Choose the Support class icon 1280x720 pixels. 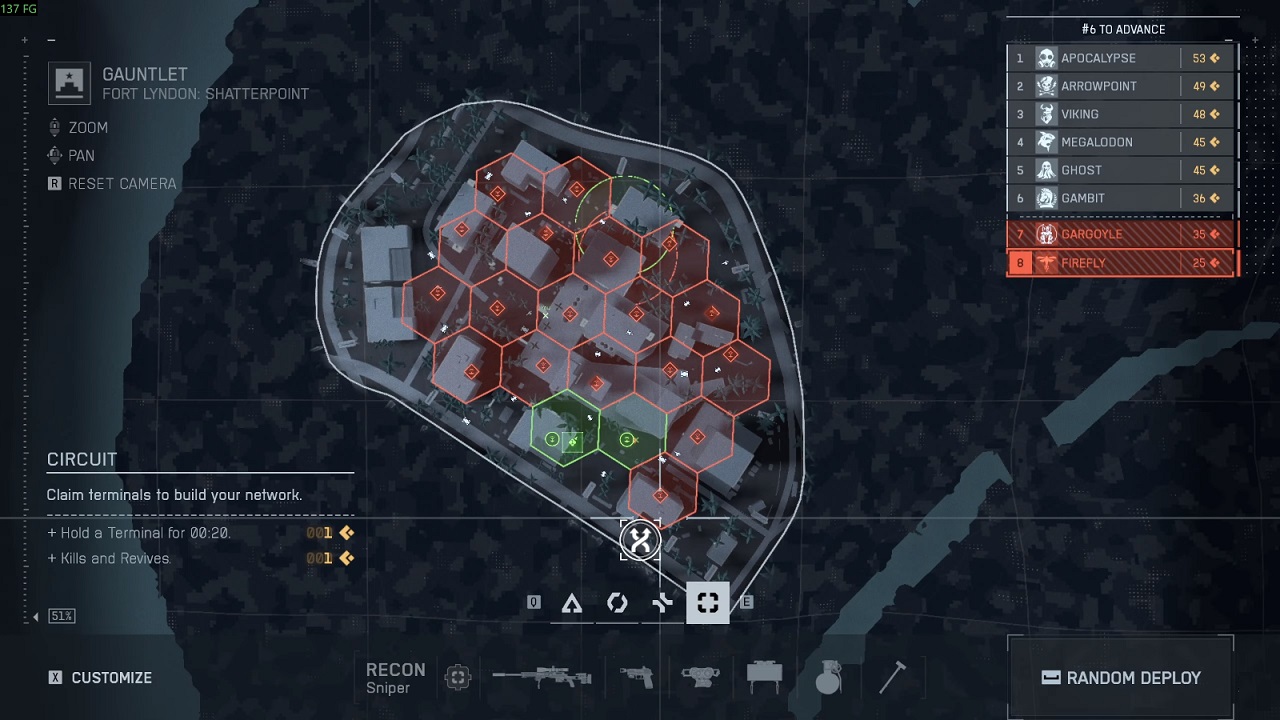662,603
